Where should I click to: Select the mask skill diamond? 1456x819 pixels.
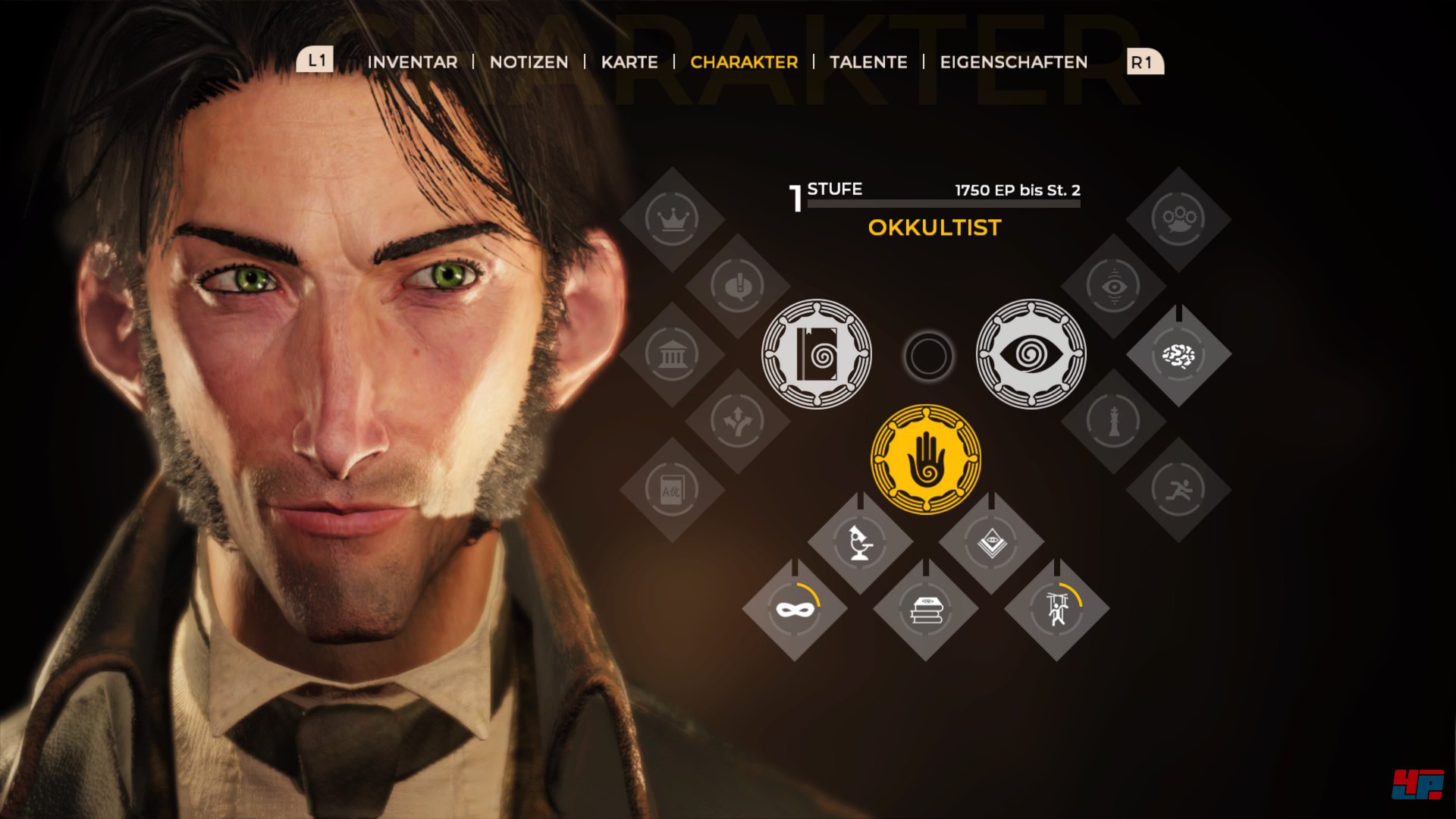tap(795, 609)
